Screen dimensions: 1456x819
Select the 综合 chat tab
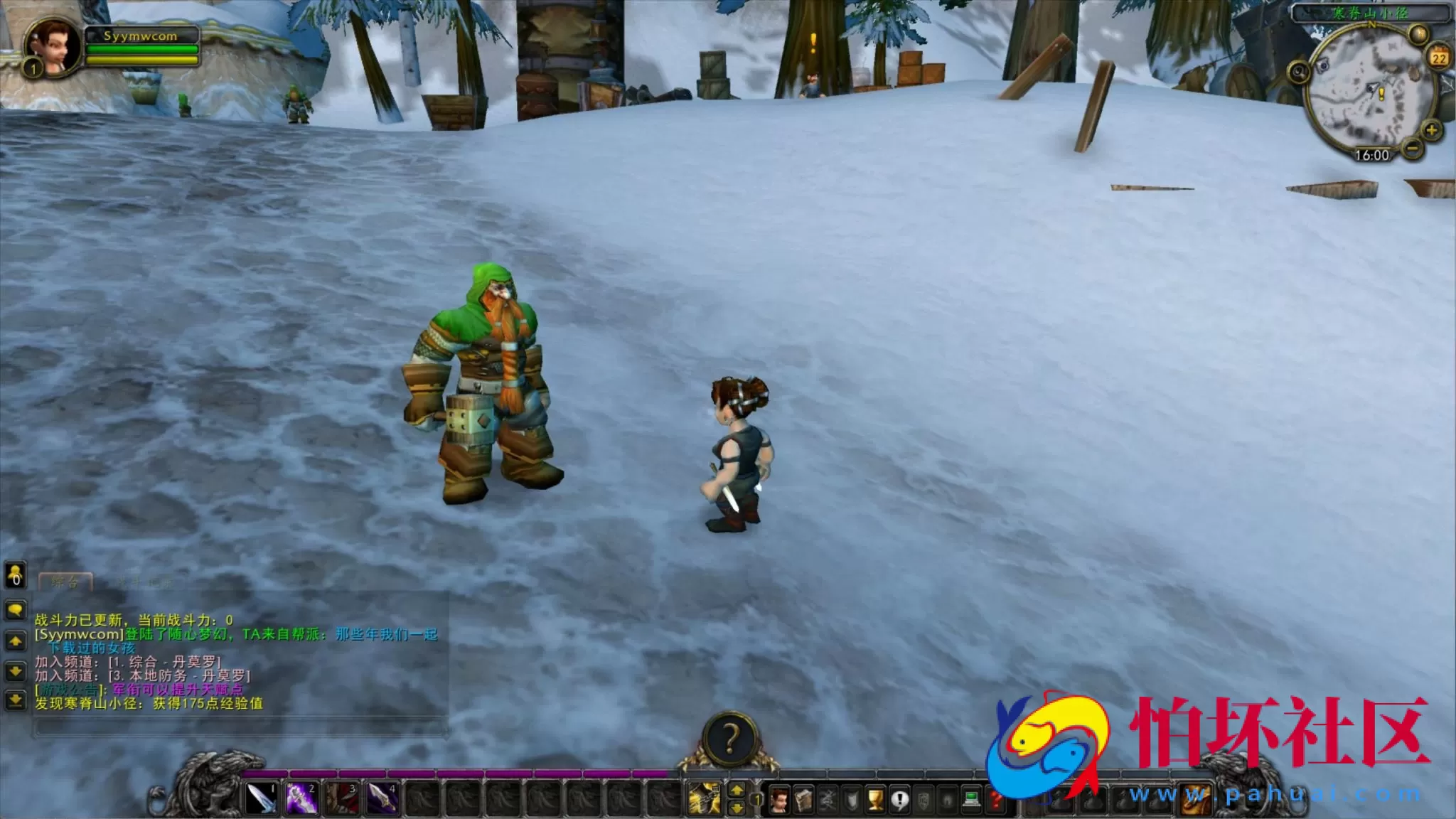click(x=66, y=582)
